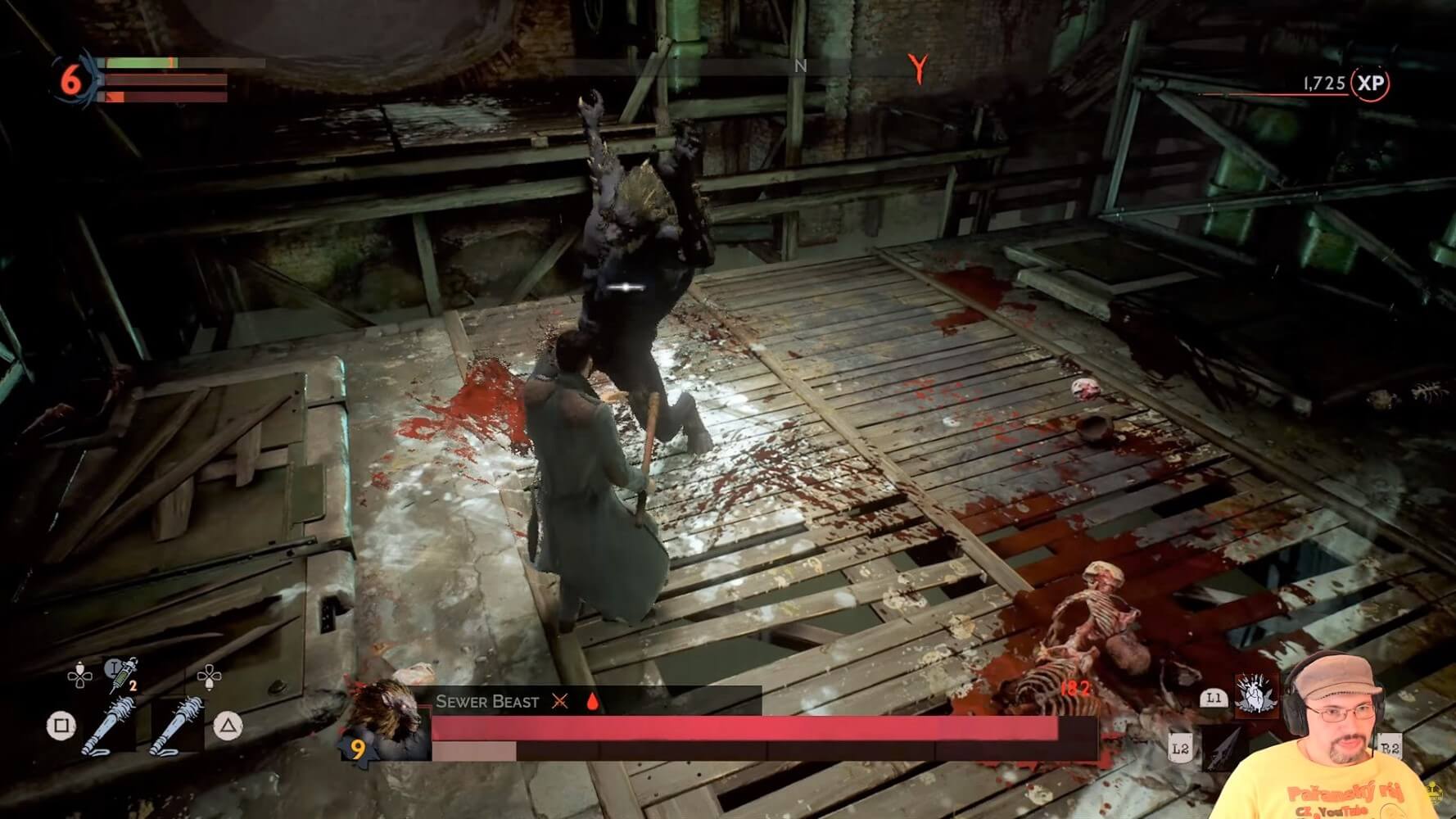Click the player level 6 emblem
1456x819 pixels.
click(x=72, y=80)
